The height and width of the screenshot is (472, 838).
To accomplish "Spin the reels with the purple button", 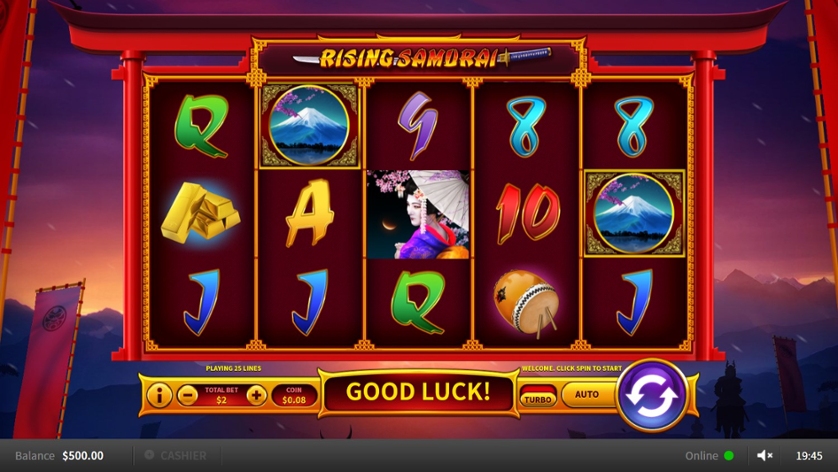I will coord(652,394).
